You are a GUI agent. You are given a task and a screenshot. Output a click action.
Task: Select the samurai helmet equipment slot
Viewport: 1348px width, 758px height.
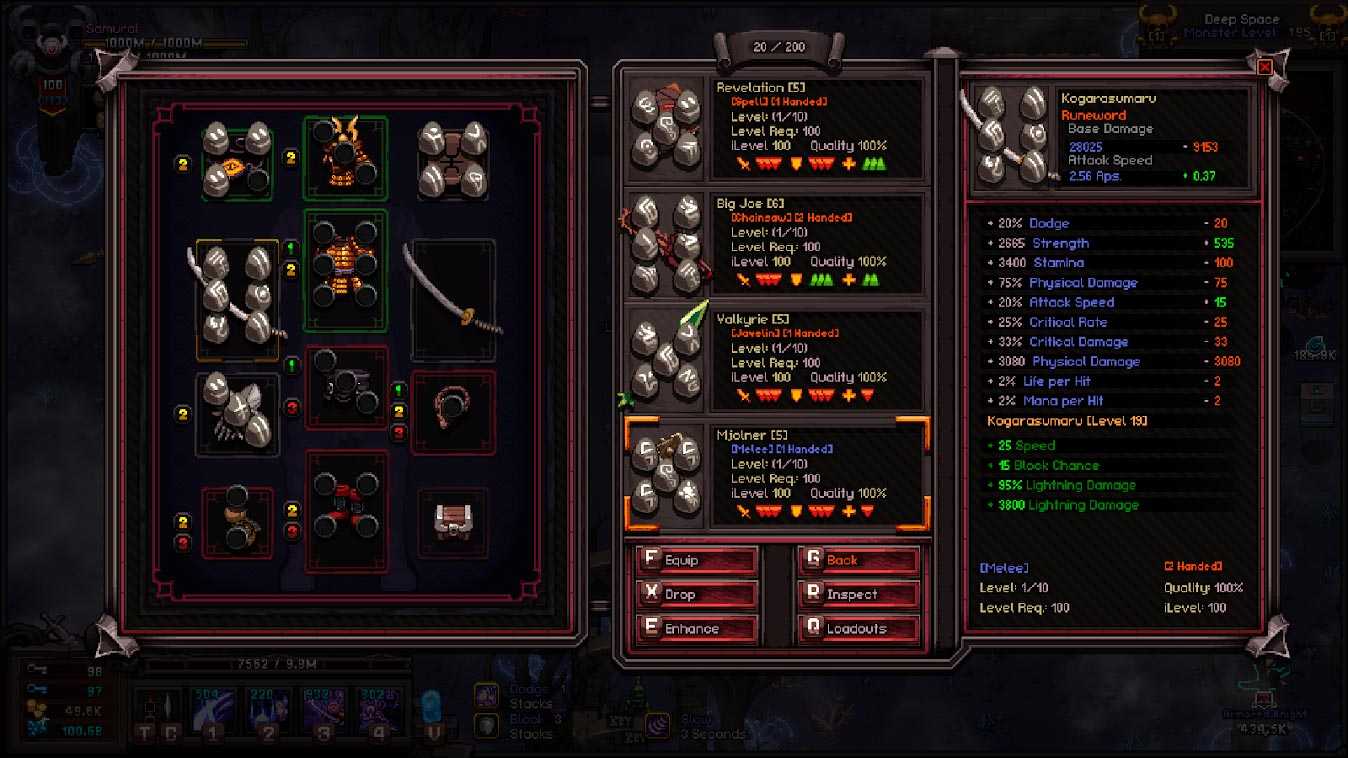point(345,158)
